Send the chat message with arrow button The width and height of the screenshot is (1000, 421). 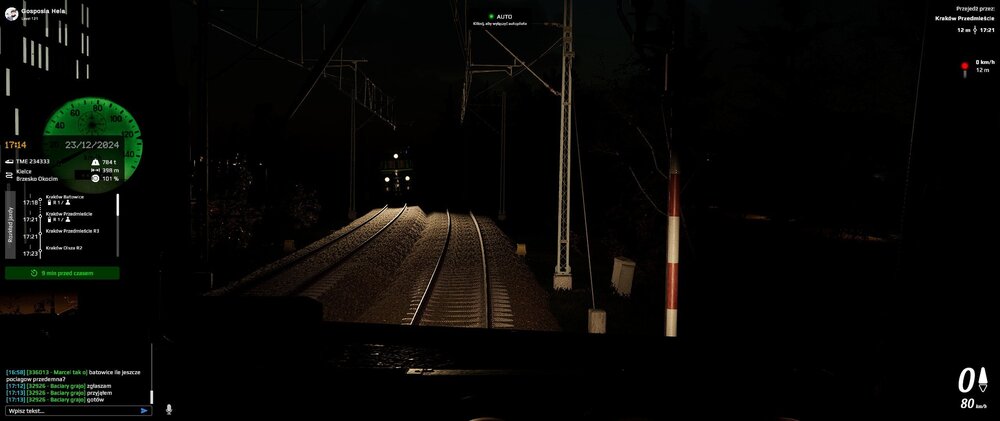(144, 410)
